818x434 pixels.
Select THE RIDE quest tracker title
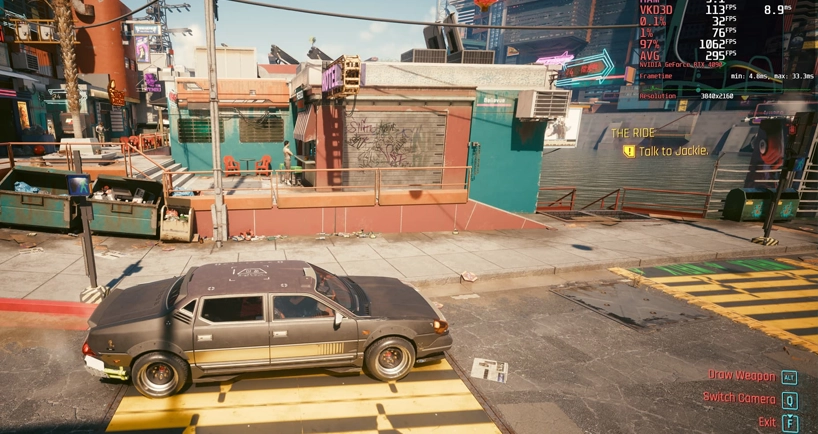(634, 133)
